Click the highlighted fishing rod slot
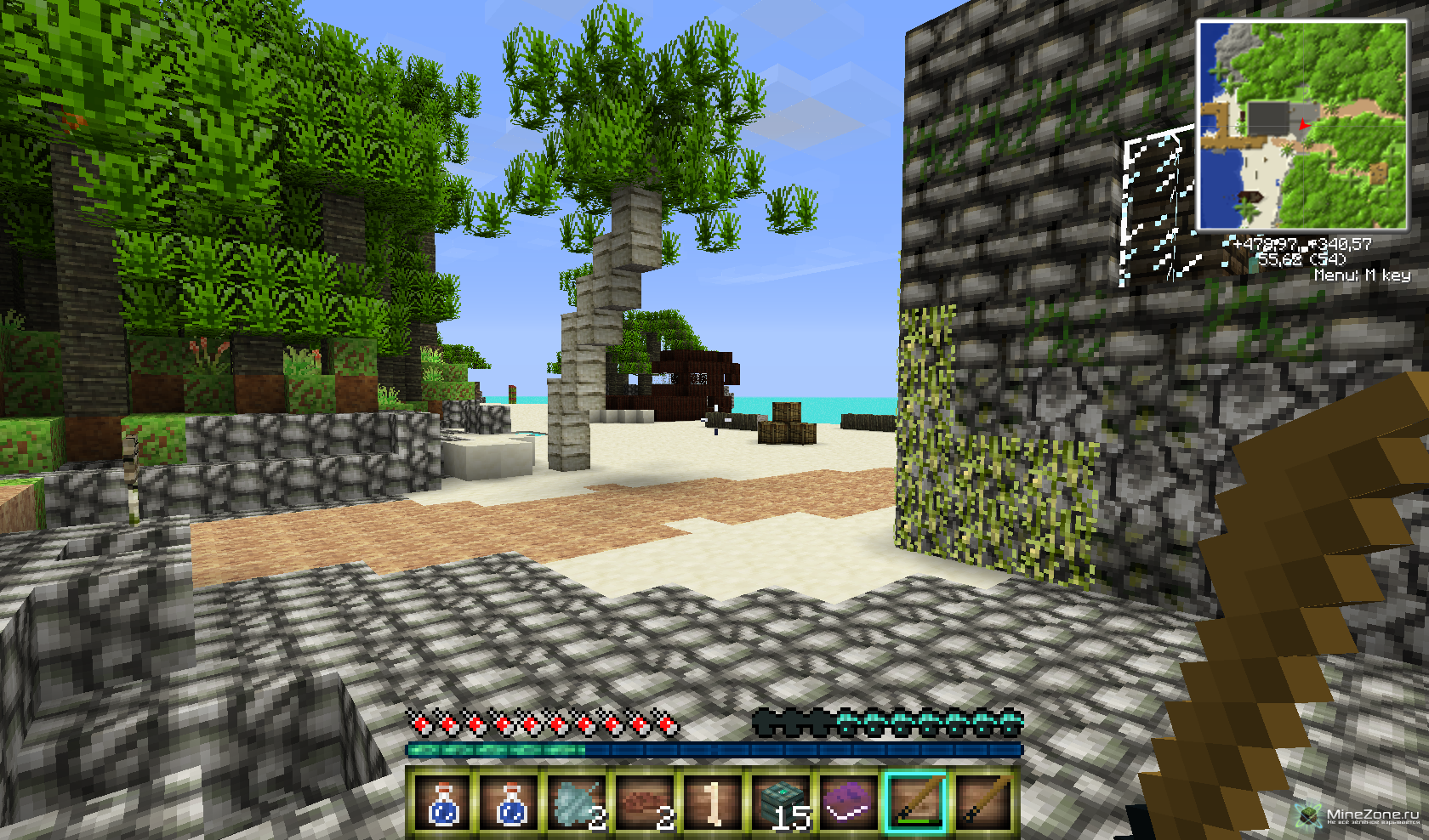This screenshot has width=1429, height=840. [x=917, y=803]
